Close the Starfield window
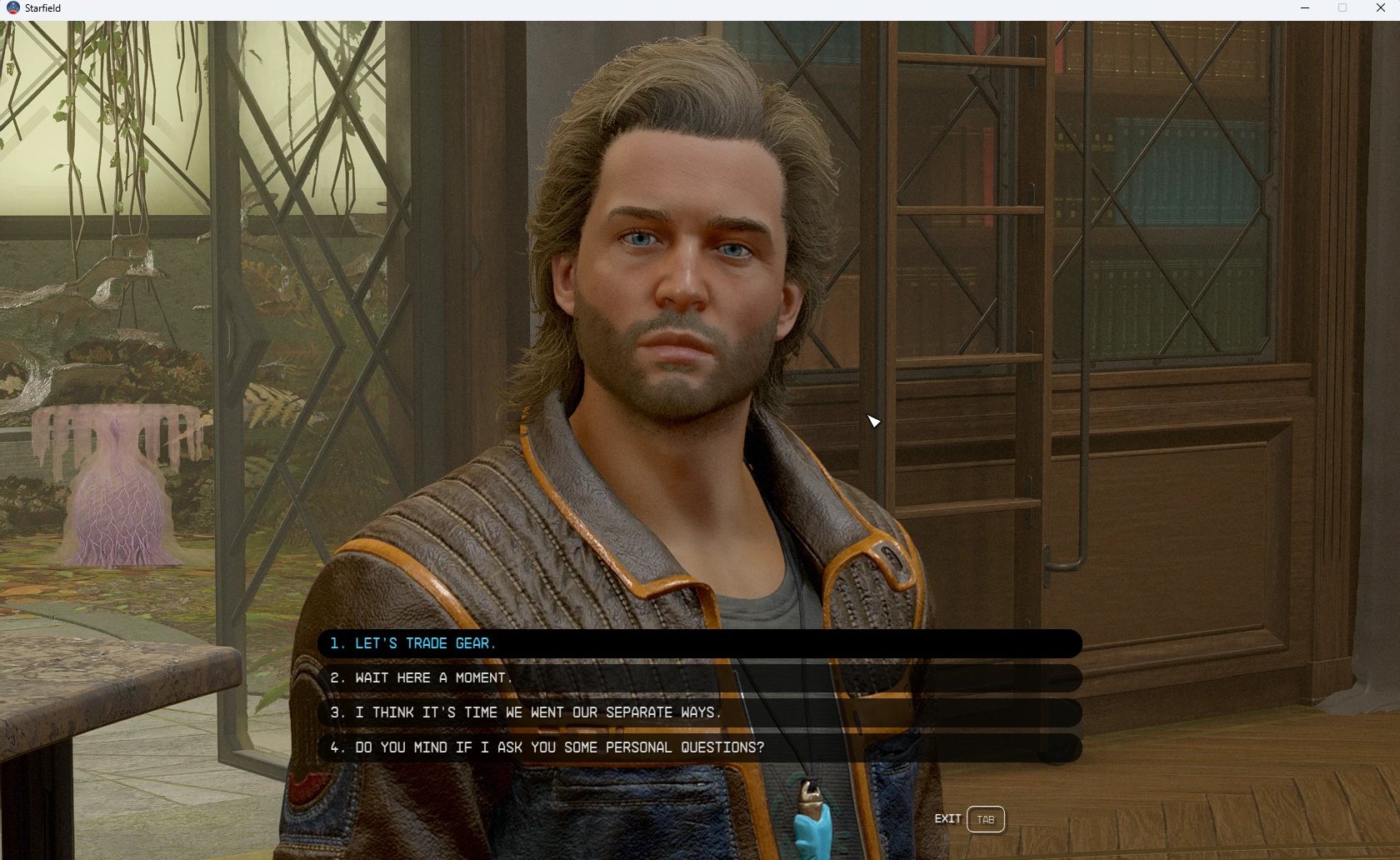1400x860 pixels. 1380,8
